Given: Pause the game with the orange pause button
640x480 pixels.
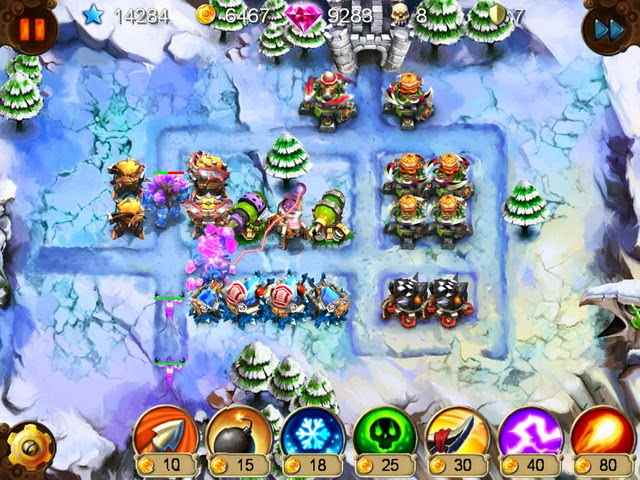Looking at the screenshot, I should click(29, 27).
